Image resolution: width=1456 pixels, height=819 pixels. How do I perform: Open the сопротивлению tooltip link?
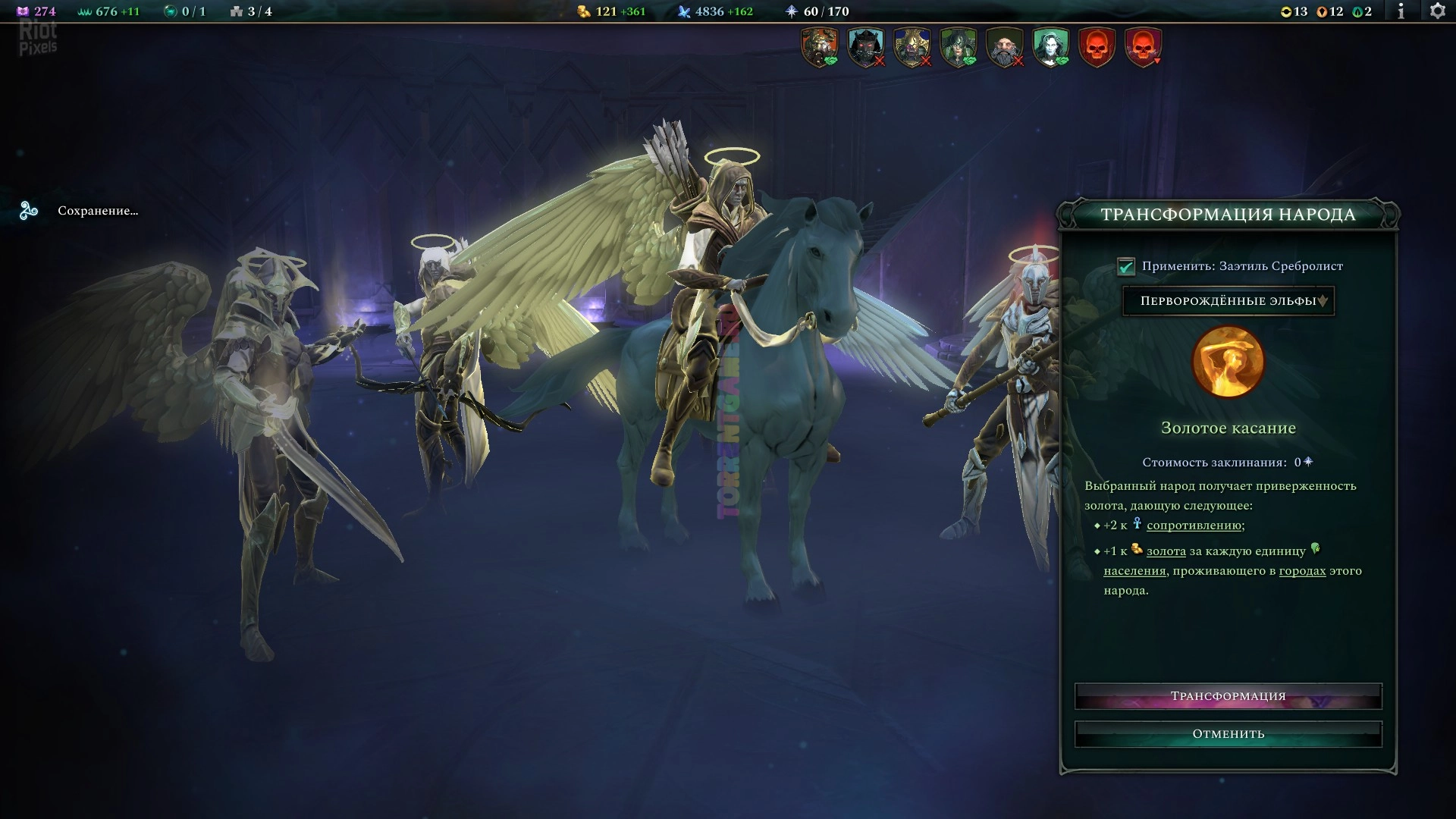[x=1194, y=526]
